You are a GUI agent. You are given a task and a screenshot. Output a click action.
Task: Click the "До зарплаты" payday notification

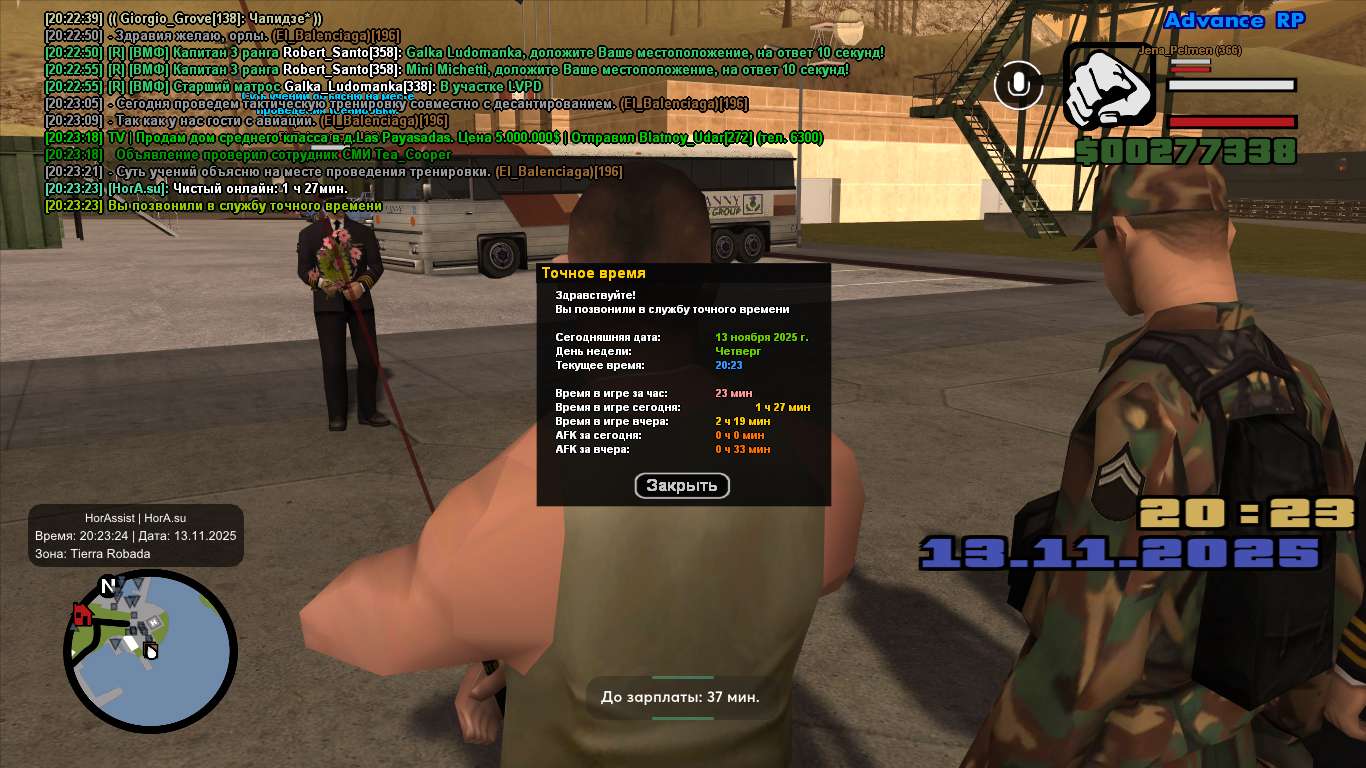pyautogui.click(x=680, y=697)
